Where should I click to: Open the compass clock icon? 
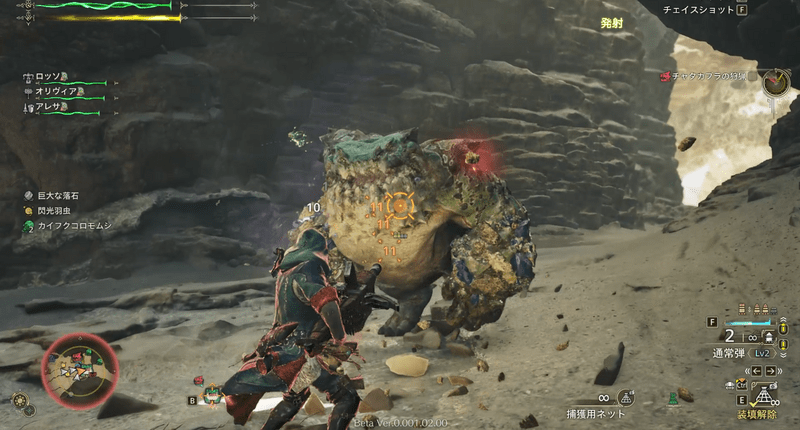[775, 83]
